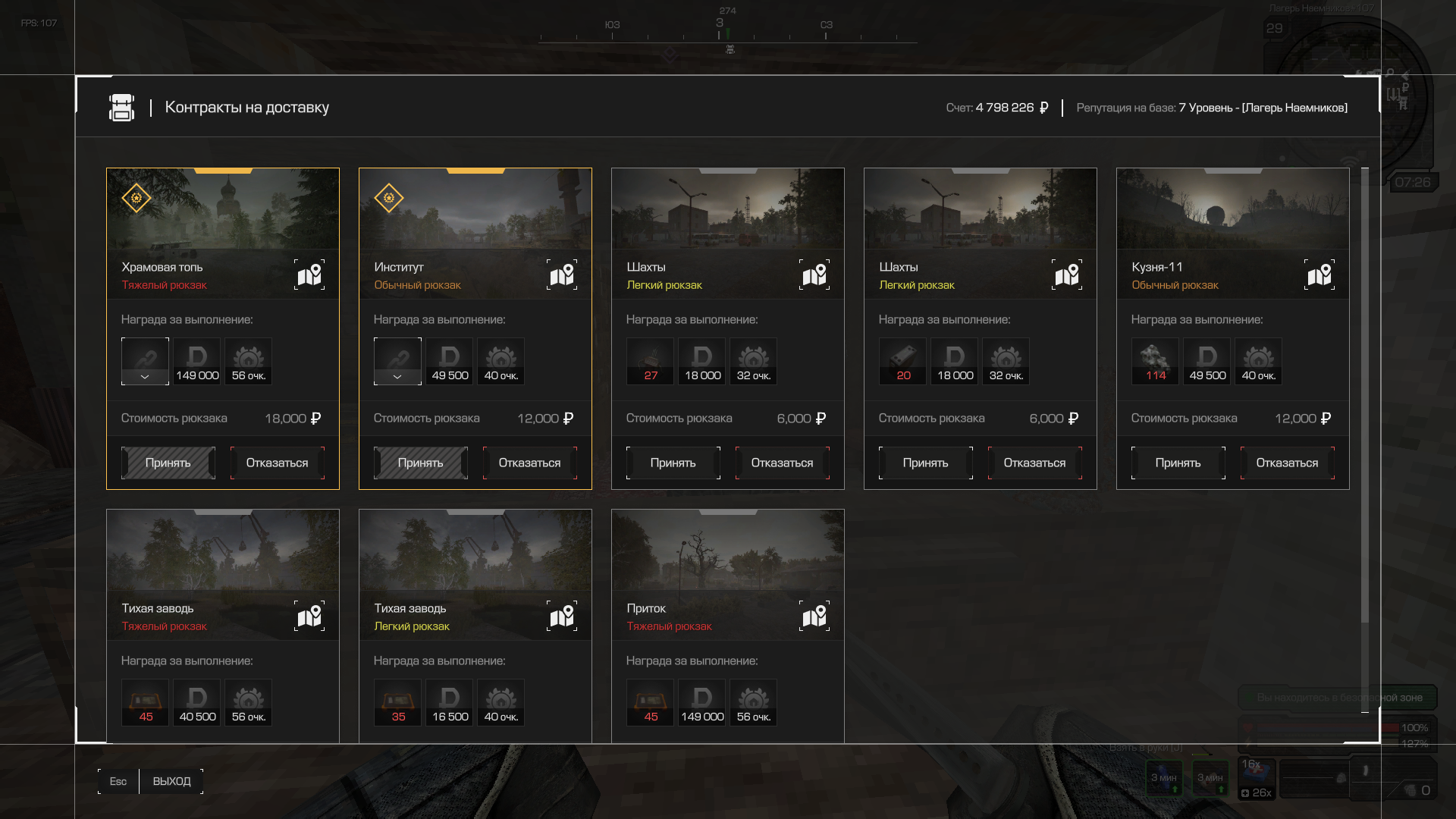This screenshot has width=1456, height=819.
Task: Show map for Тихая заводь heavy backpack contract
Action: (309, 617)
